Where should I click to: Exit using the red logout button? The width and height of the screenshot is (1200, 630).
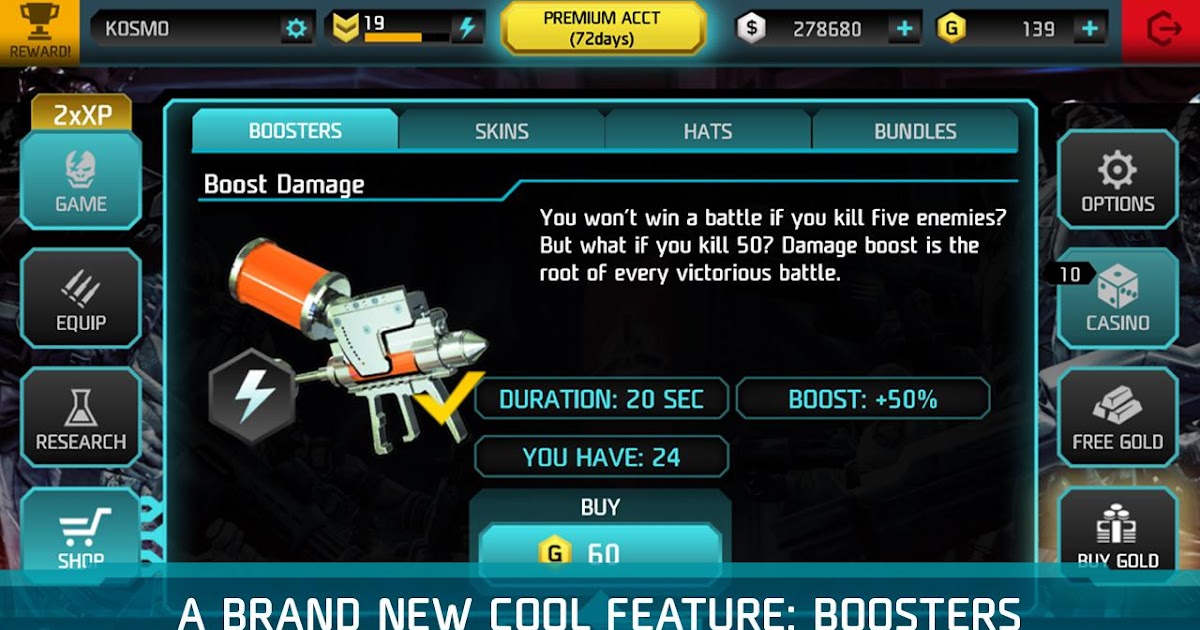[1162, 31]
